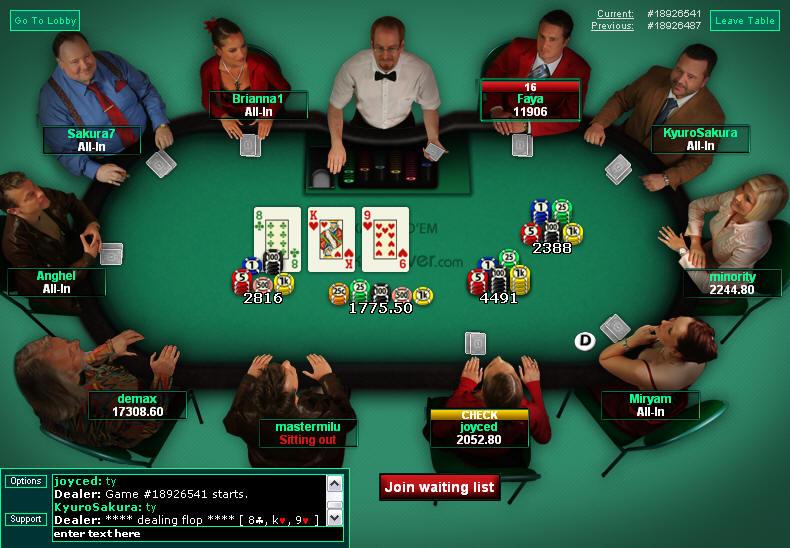Go to the lobby
Viewport: 790px width, 548px height.
(45, 20)
